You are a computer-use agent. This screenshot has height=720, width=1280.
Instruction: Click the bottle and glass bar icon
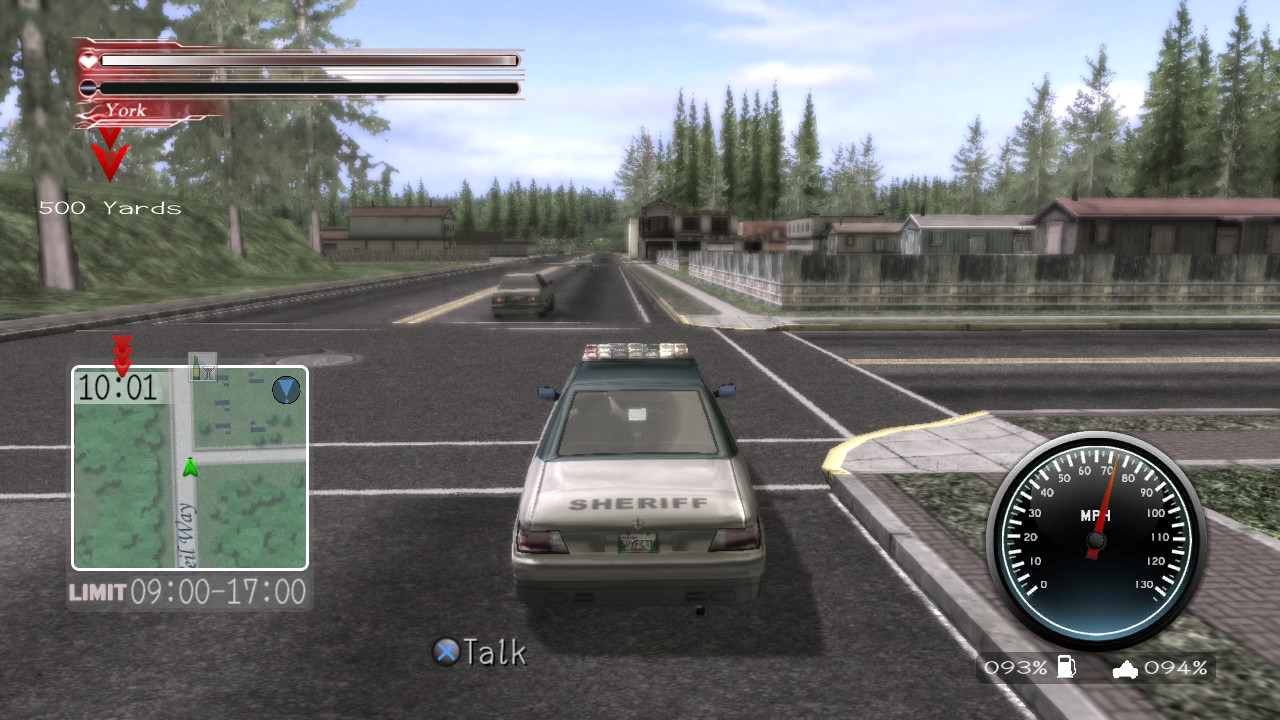point(204,365)
